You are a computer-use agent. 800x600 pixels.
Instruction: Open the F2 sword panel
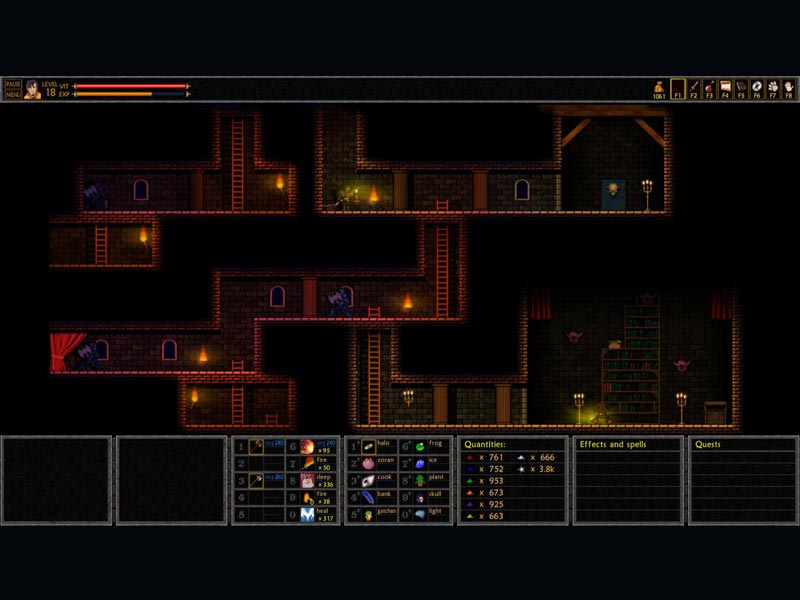pyautogui.click(x=693, y=89)
